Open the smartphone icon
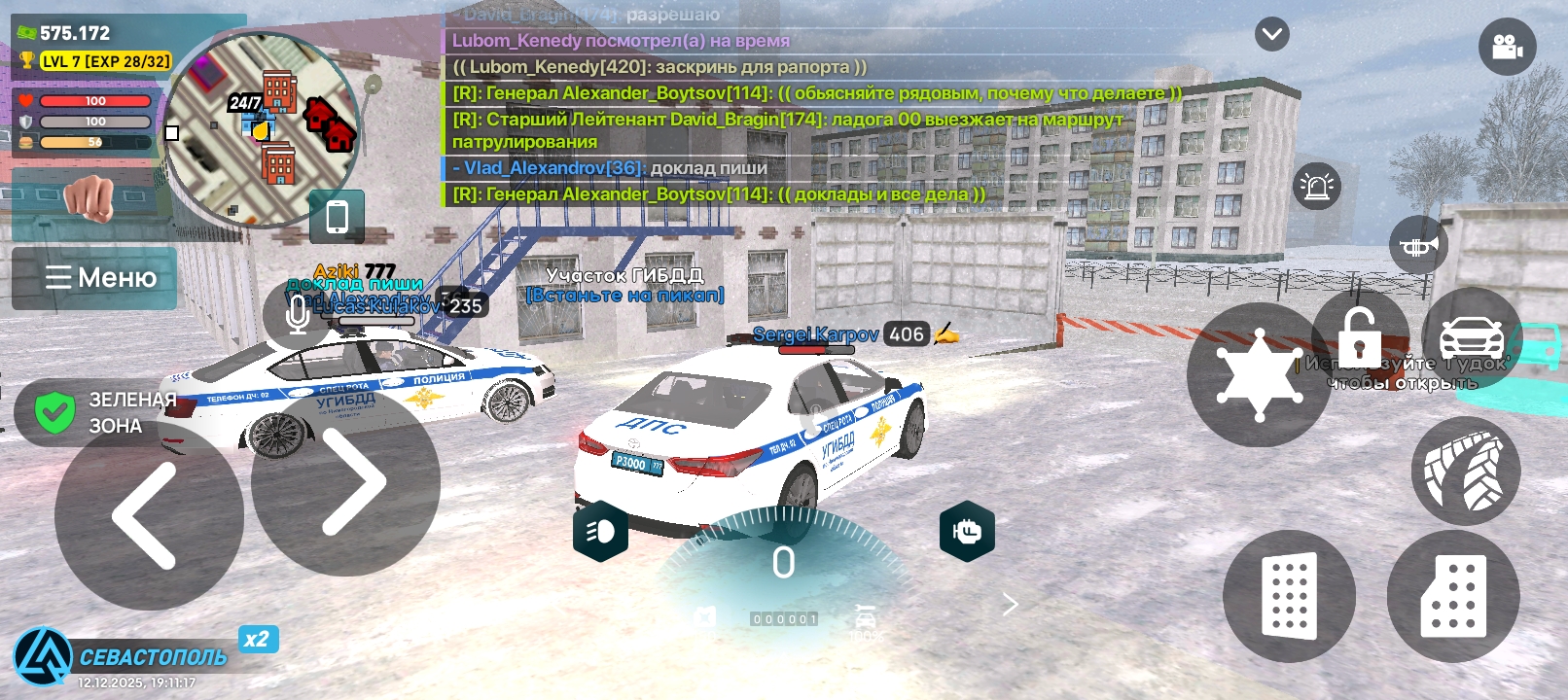The width and height of the screenshot is (1568, 700). 337,216
